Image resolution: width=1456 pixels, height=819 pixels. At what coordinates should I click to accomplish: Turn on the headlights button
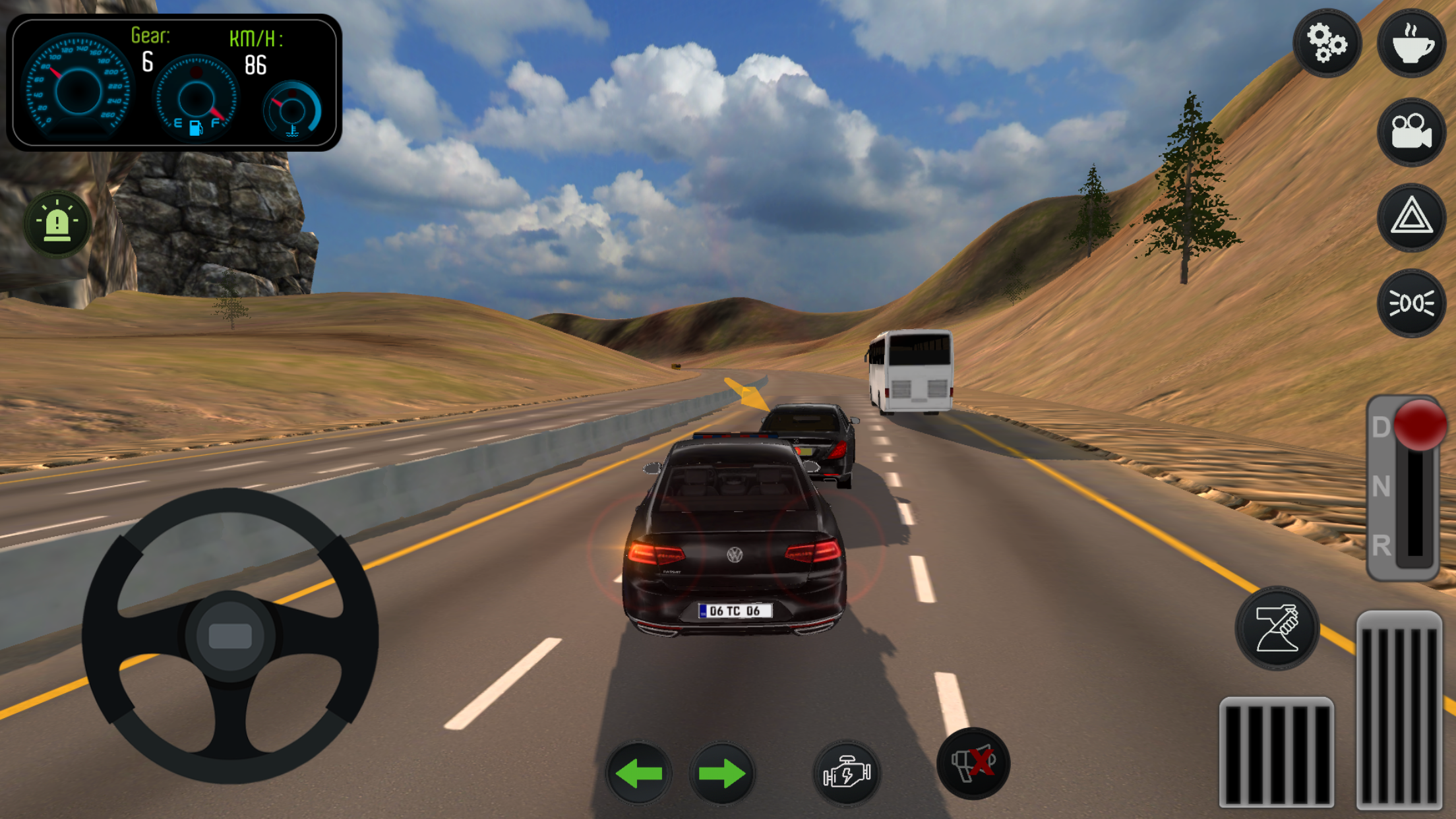point(1411,303)
